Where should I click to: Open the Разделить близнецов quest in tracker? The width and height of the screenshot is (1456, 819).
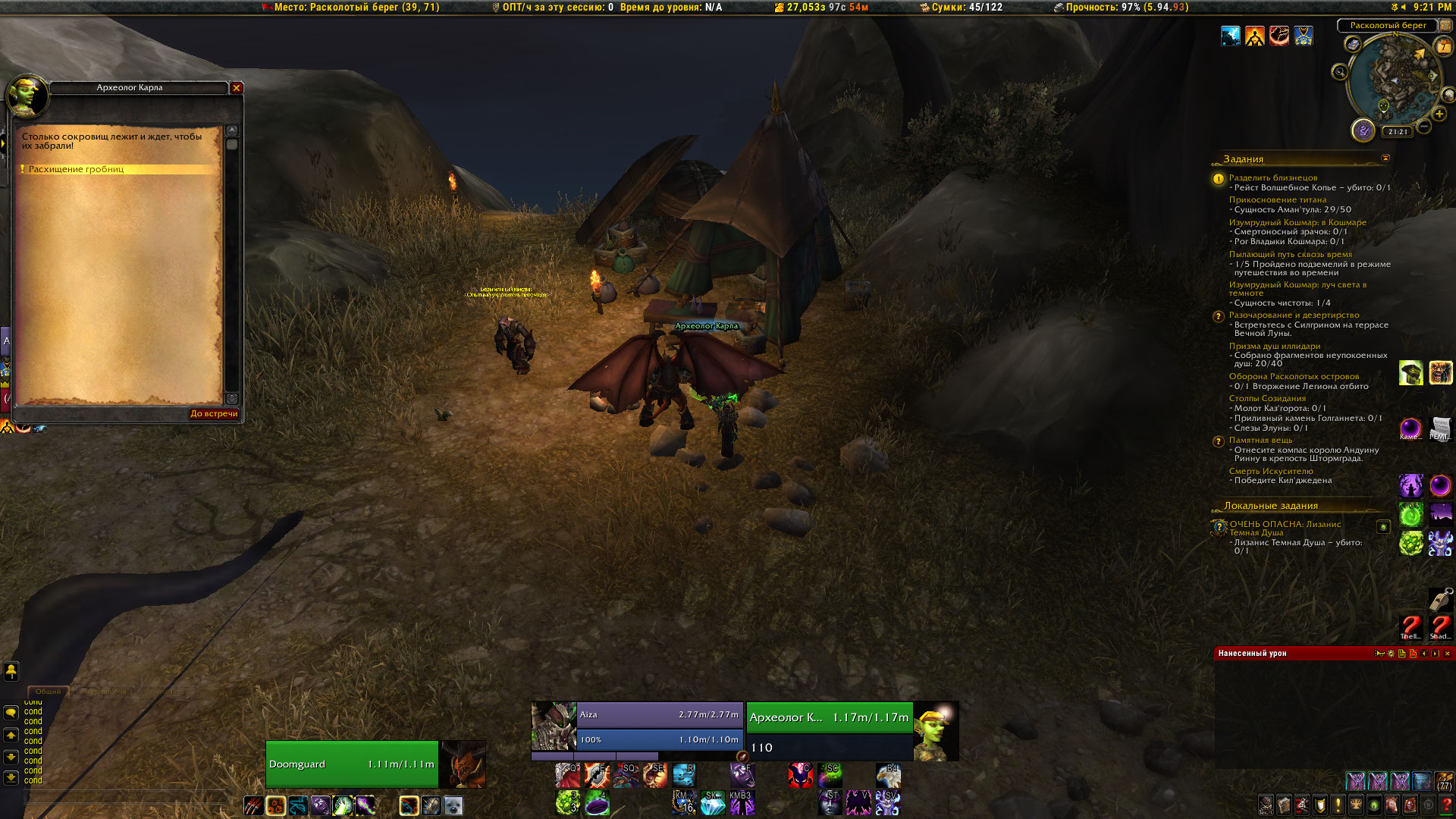(x=1272, y=177)
